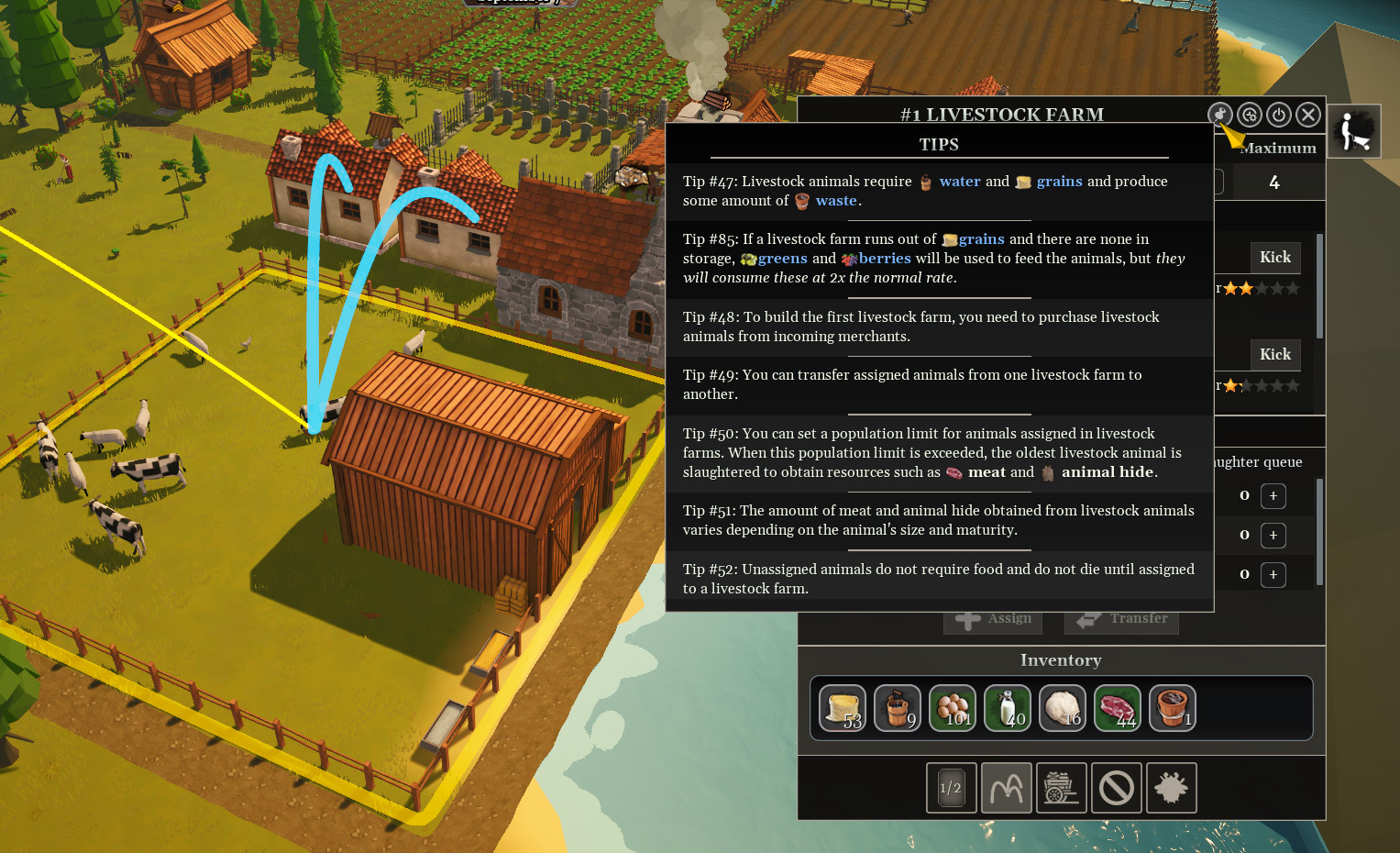
Task: Switch to page 2 using the 1/2 button
Action: (951, 787)
